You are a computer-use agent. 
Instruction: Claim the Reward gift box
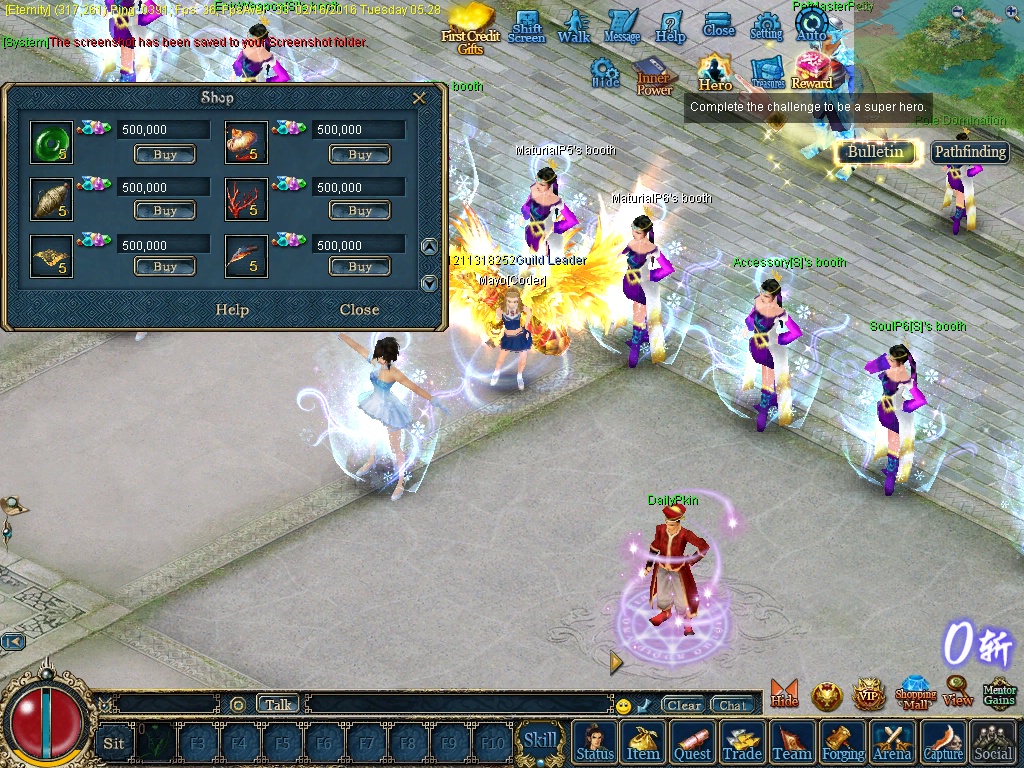click(x=812, y=71)
